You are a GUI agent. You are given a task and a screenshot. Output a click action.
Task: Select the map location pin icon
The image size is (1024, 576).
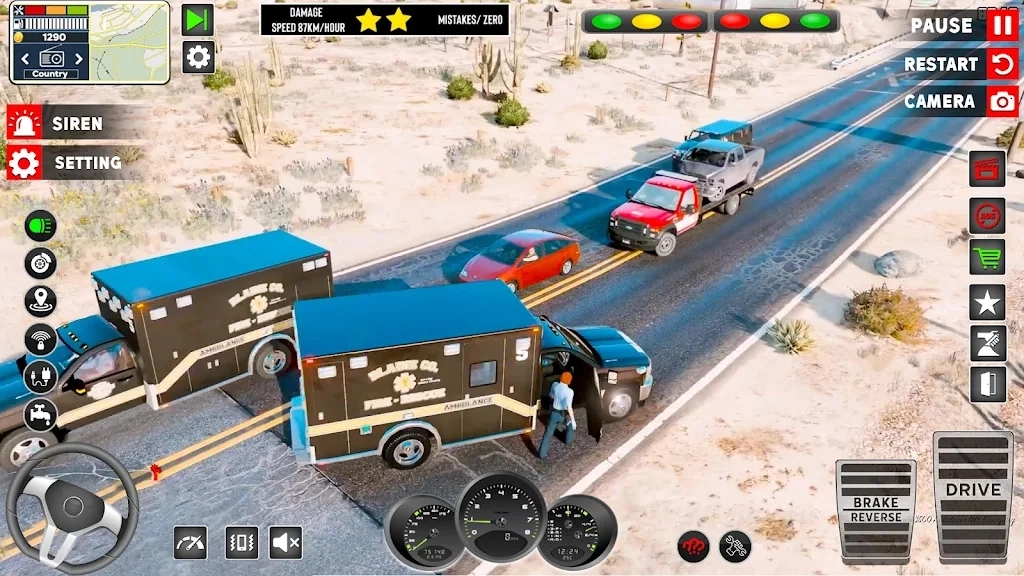click(41, 301)
